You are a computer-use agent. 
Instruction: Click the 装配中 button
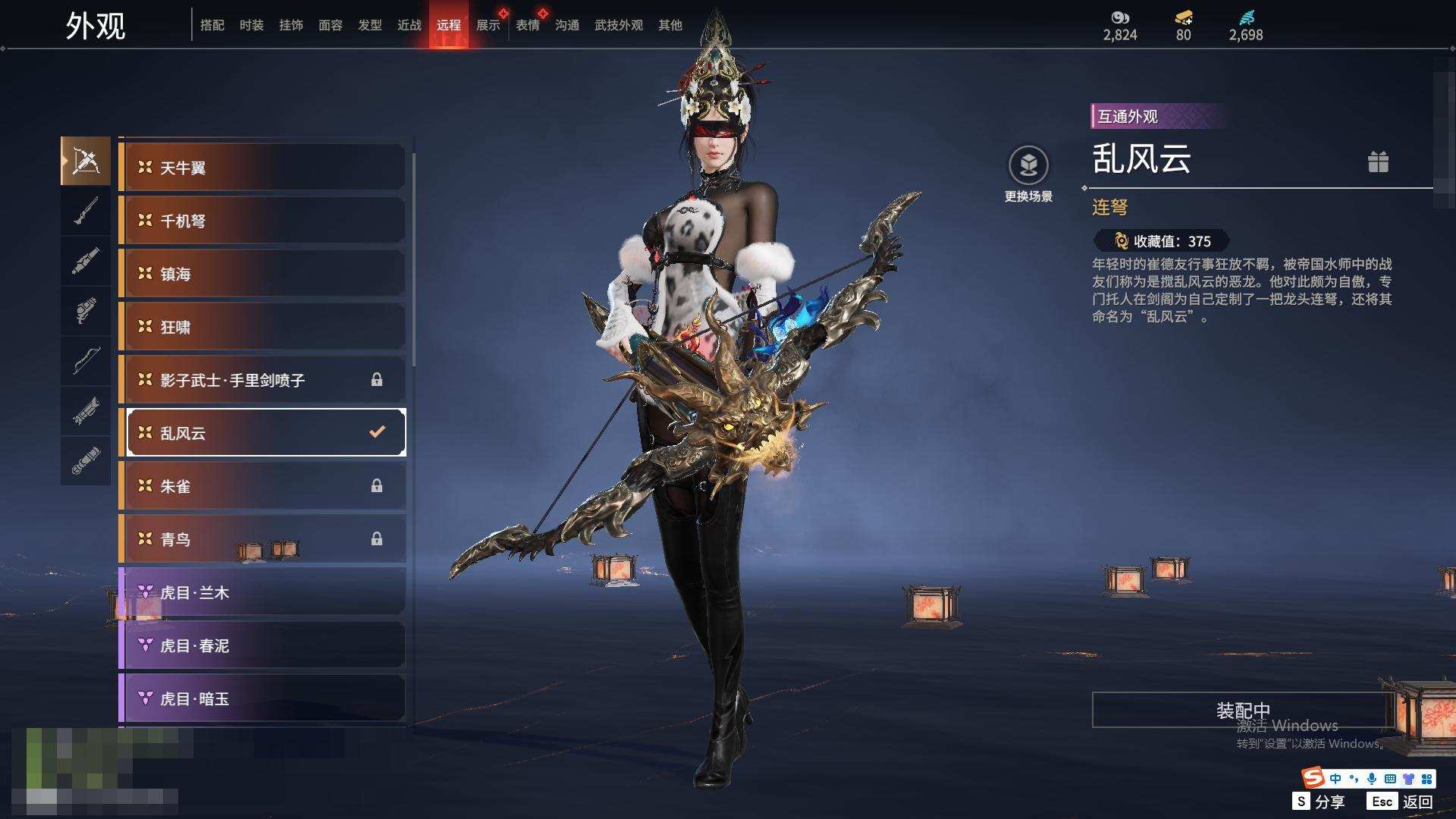(1242, 710)
